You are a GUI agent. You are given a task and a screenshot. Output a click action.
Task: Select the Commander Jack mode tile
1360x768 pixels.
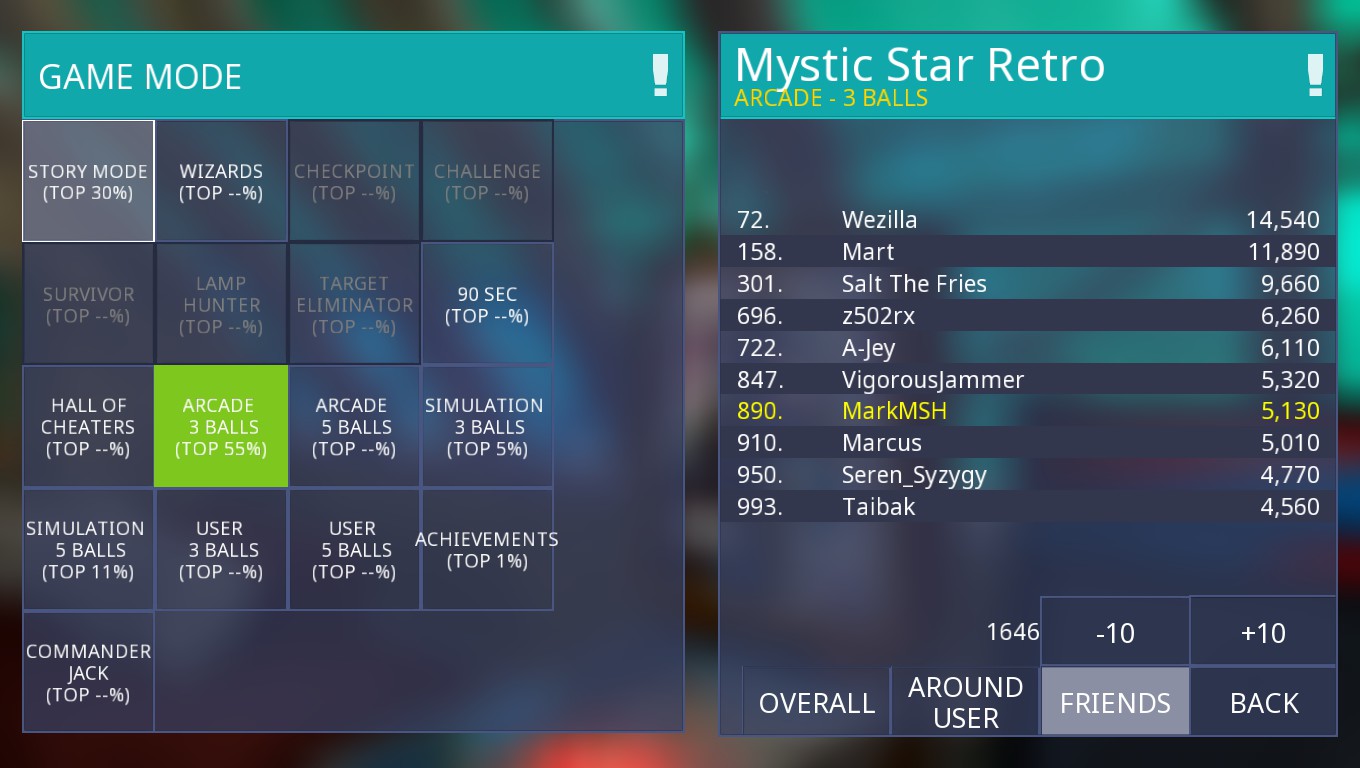88,673
